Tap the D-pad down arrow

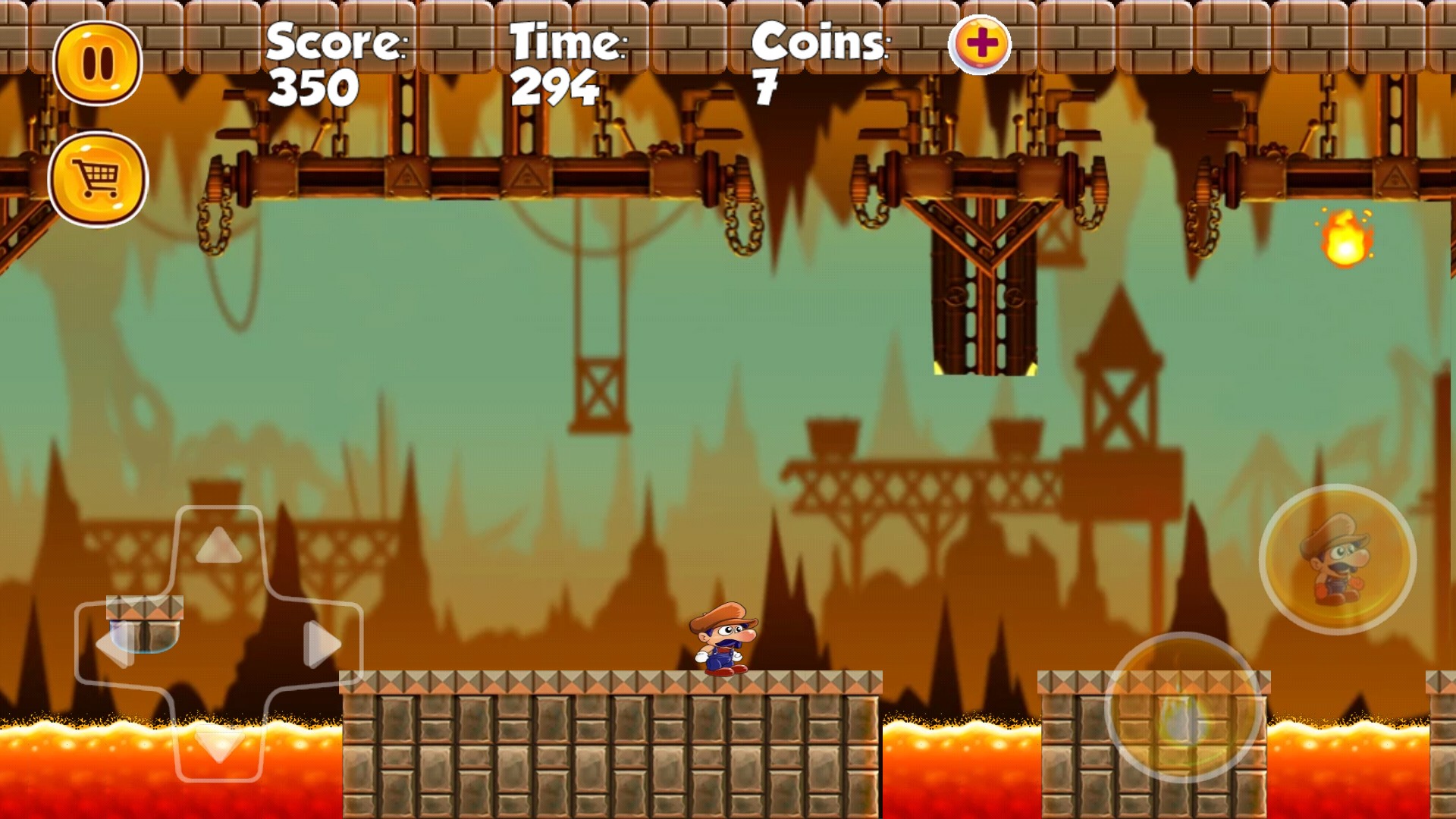click(x=219, y=745)
